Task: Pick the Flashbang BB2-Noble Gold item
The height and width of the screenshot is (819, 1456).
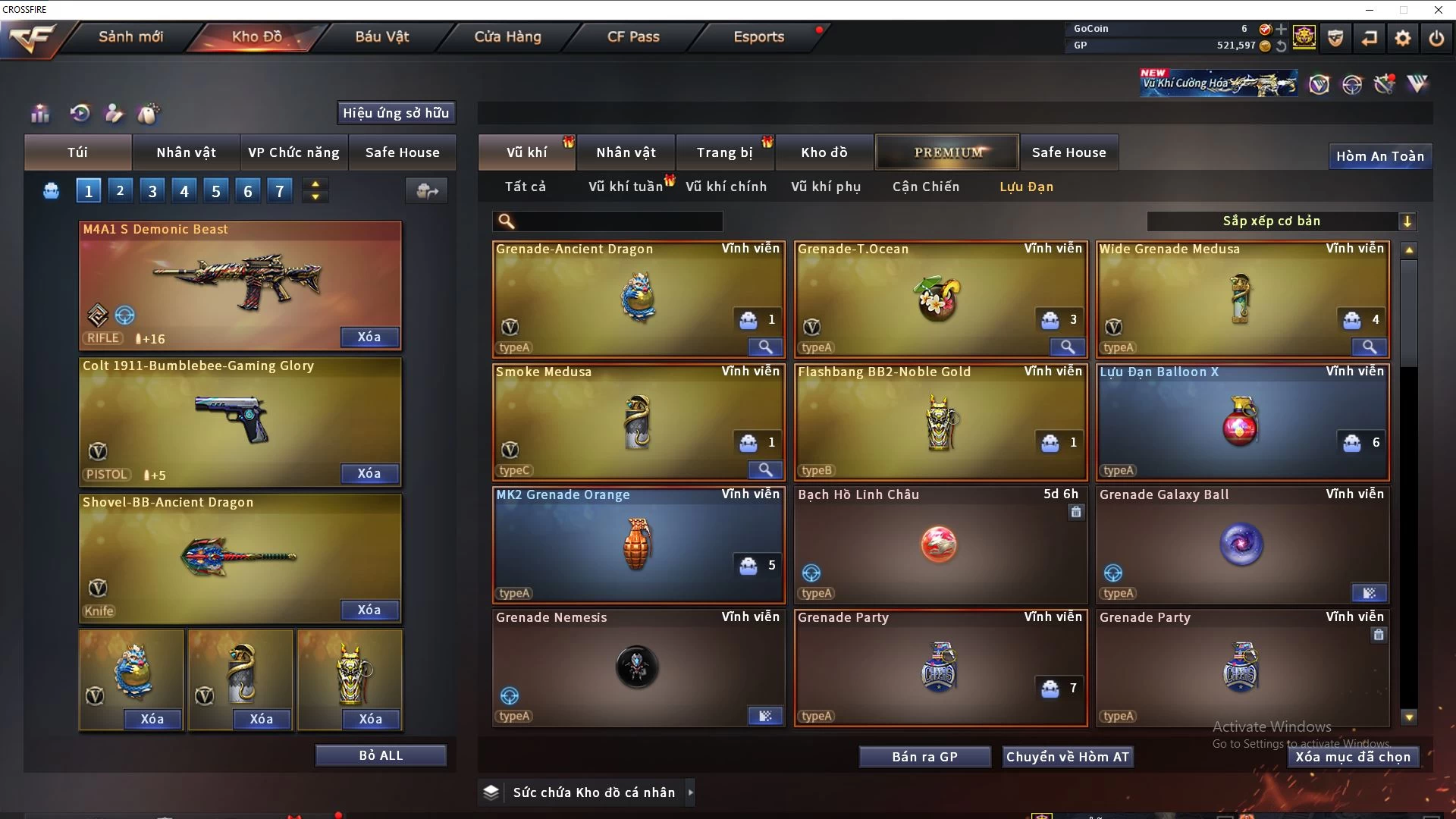Action: pos(940,422)
